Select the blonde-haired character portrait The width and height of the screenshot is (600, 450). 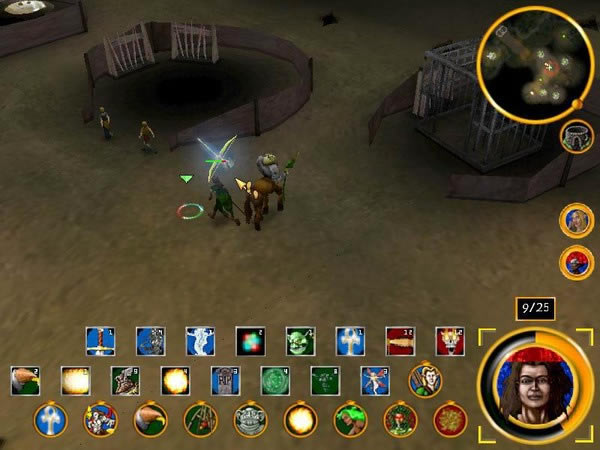click(x=576, y=220)
